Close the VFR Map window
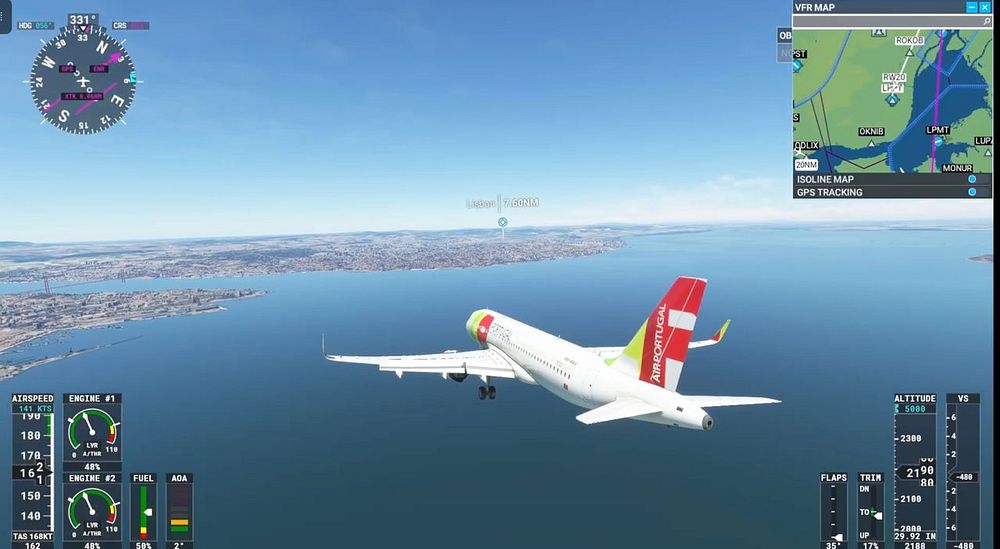This screenshot has width=1000, height=549. tap(985, 7)
